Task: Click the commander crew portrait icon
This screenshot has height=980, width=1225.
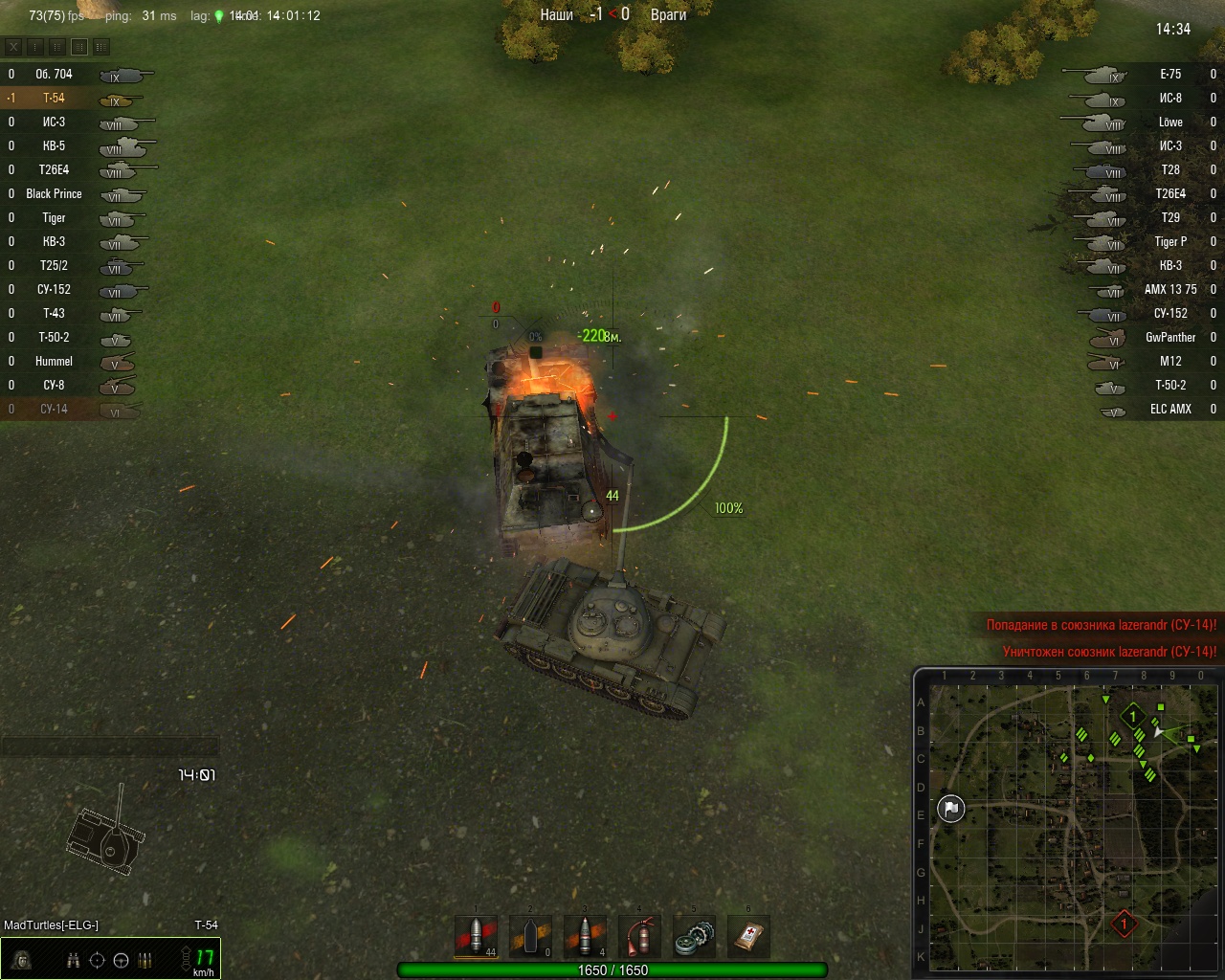Action: [21, 960]
